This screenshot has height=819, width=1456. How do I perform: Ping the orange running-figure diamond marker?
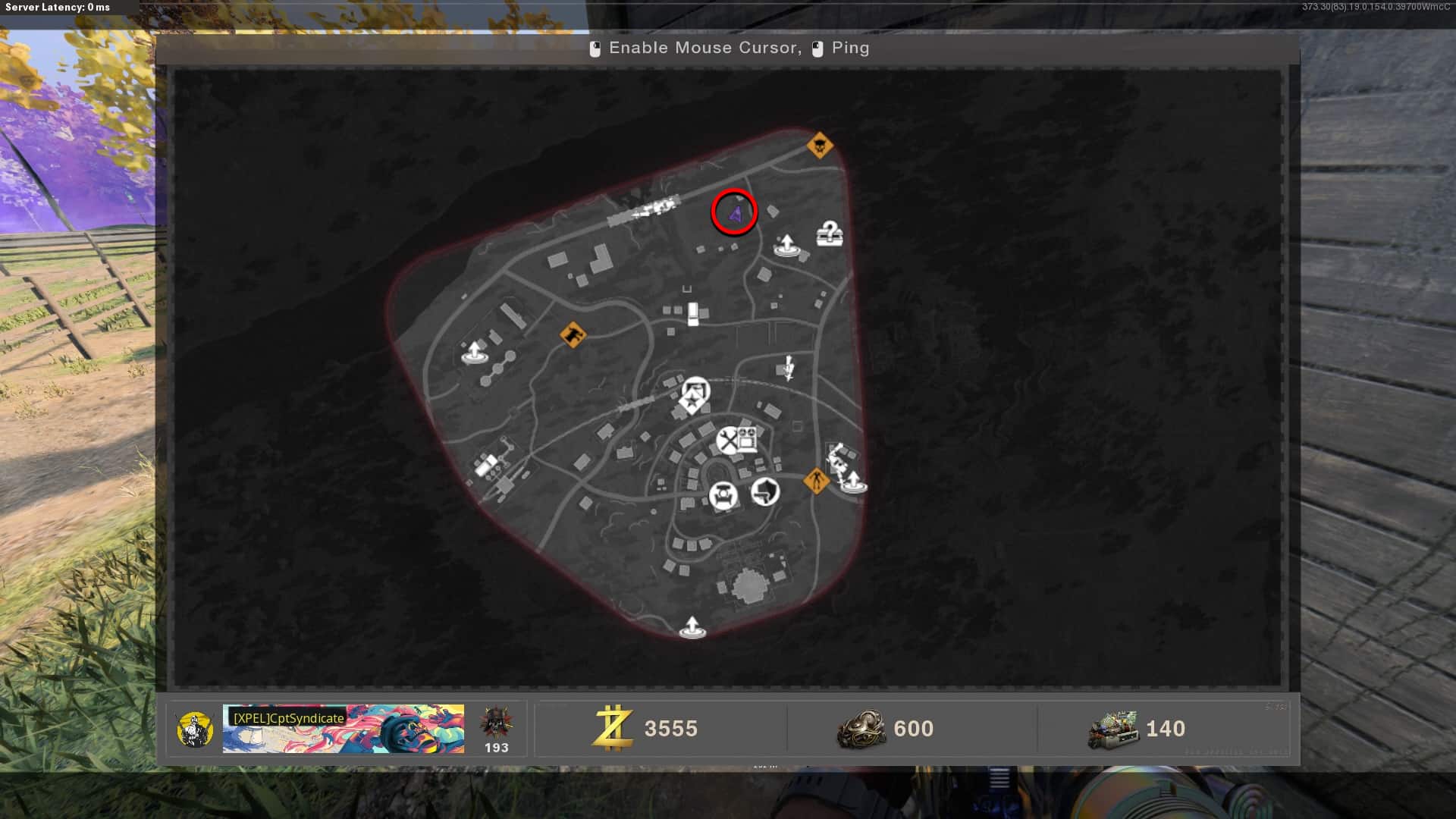coord(573,334)
